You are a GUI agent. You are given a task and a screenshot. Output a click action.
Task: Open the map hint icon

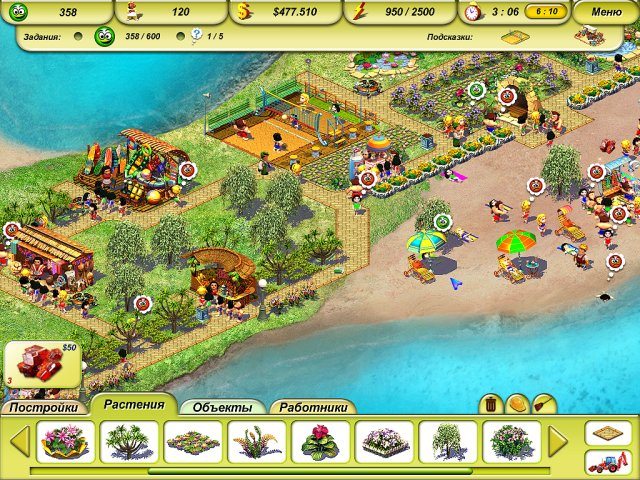(515, 37)
